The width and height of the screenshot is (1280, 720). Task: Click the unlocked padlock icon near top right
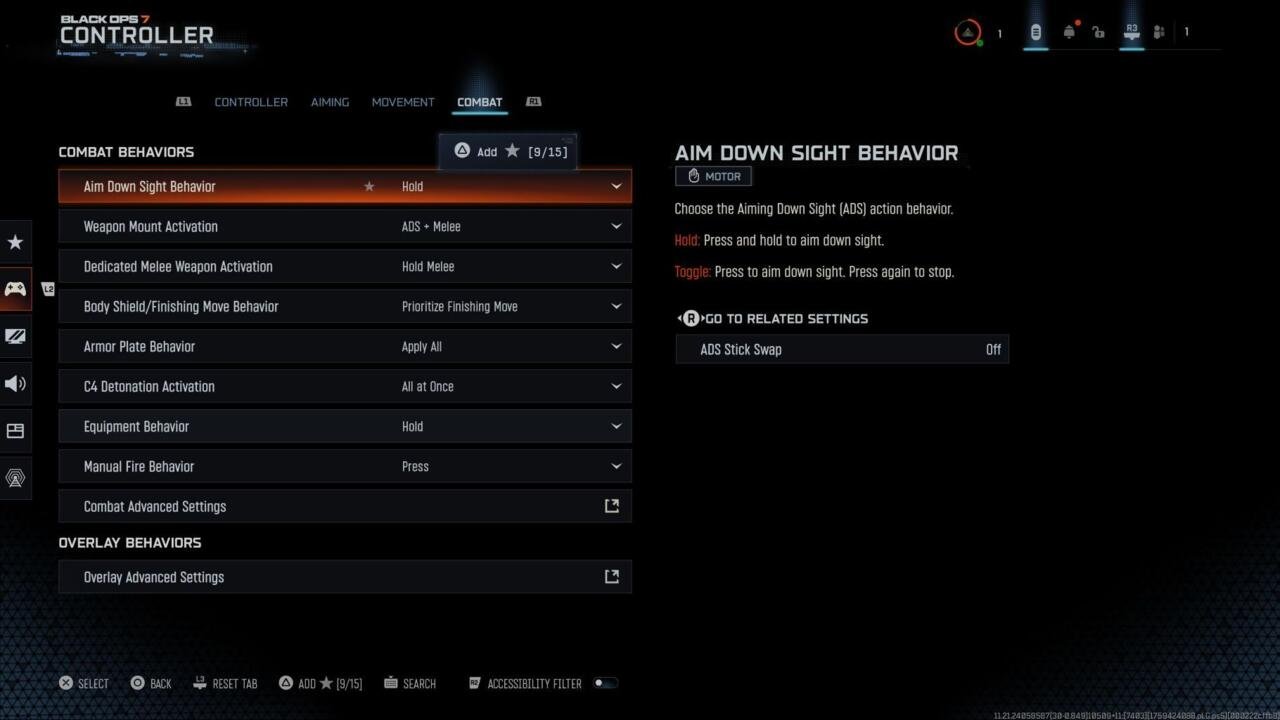click(1098, 32)
